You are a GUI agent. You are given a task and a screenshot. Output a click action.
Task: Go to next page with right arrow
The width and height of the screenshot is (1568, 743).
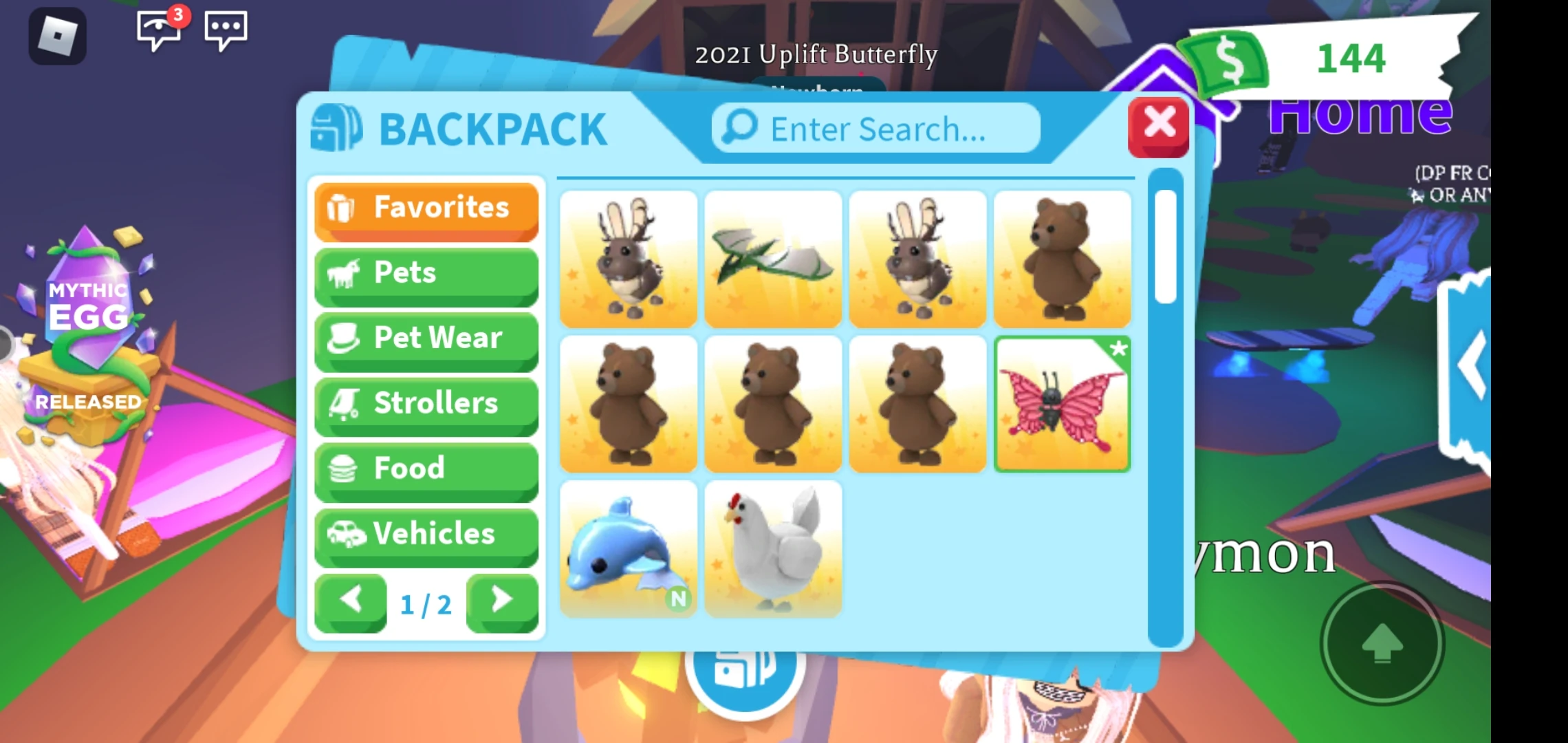click(x=501, y=601)
